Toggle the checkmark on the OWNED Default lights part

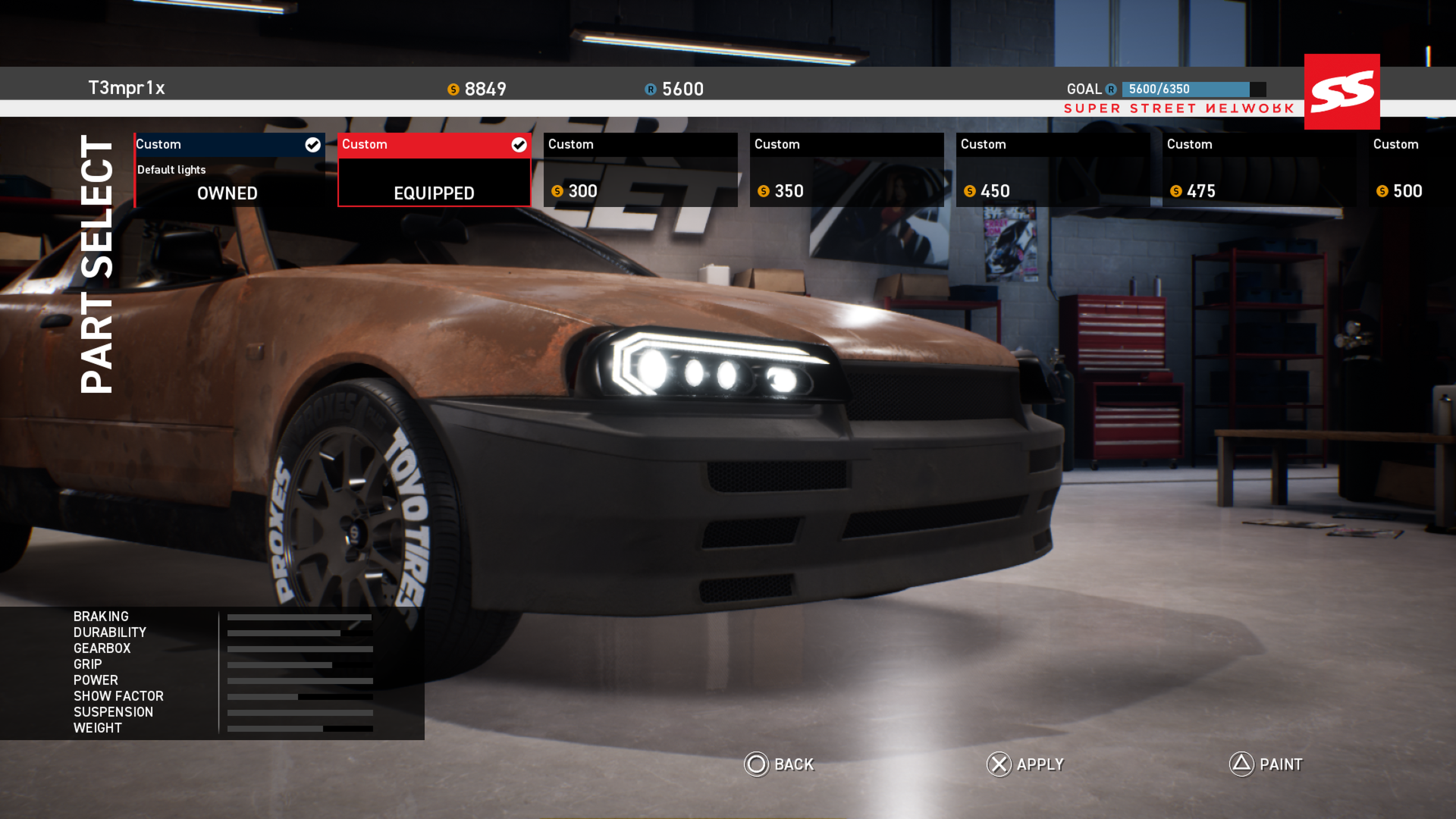(x=312, y=144)
